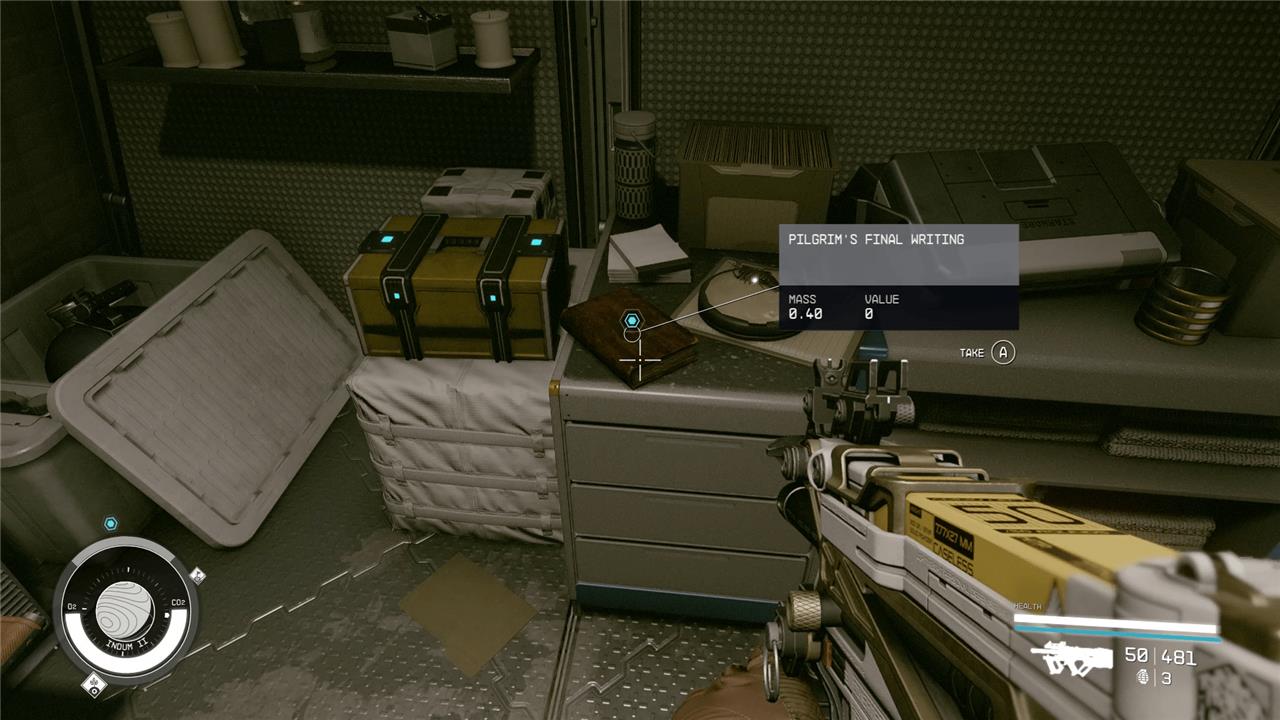The width and height of the screenshot is (1280, 720).
Task: Click the hexagon marker on the book
Action: point(632,319)
